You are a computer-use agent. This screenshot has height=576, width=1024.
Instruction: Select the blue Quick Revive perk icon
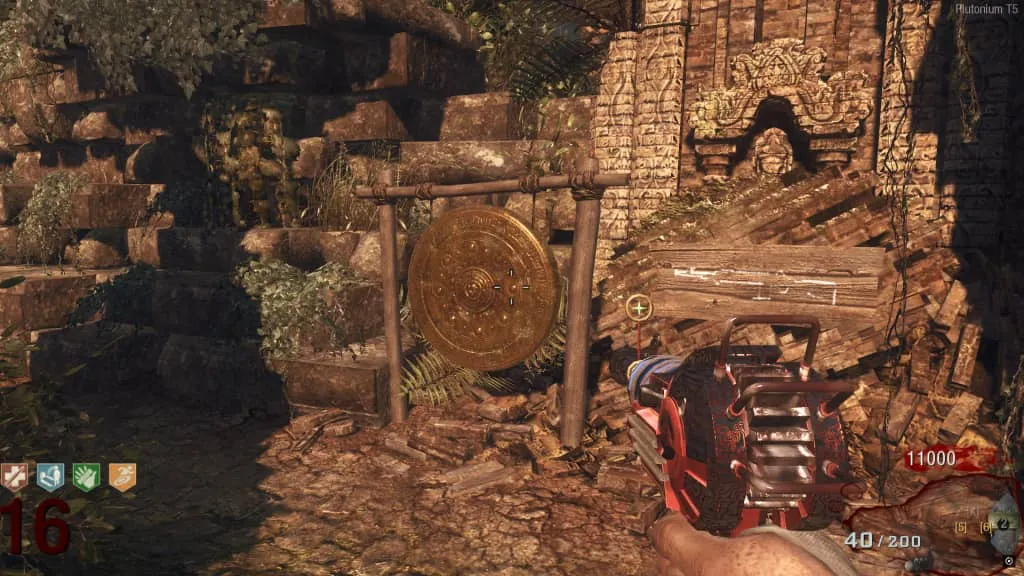tap(50, 477)
